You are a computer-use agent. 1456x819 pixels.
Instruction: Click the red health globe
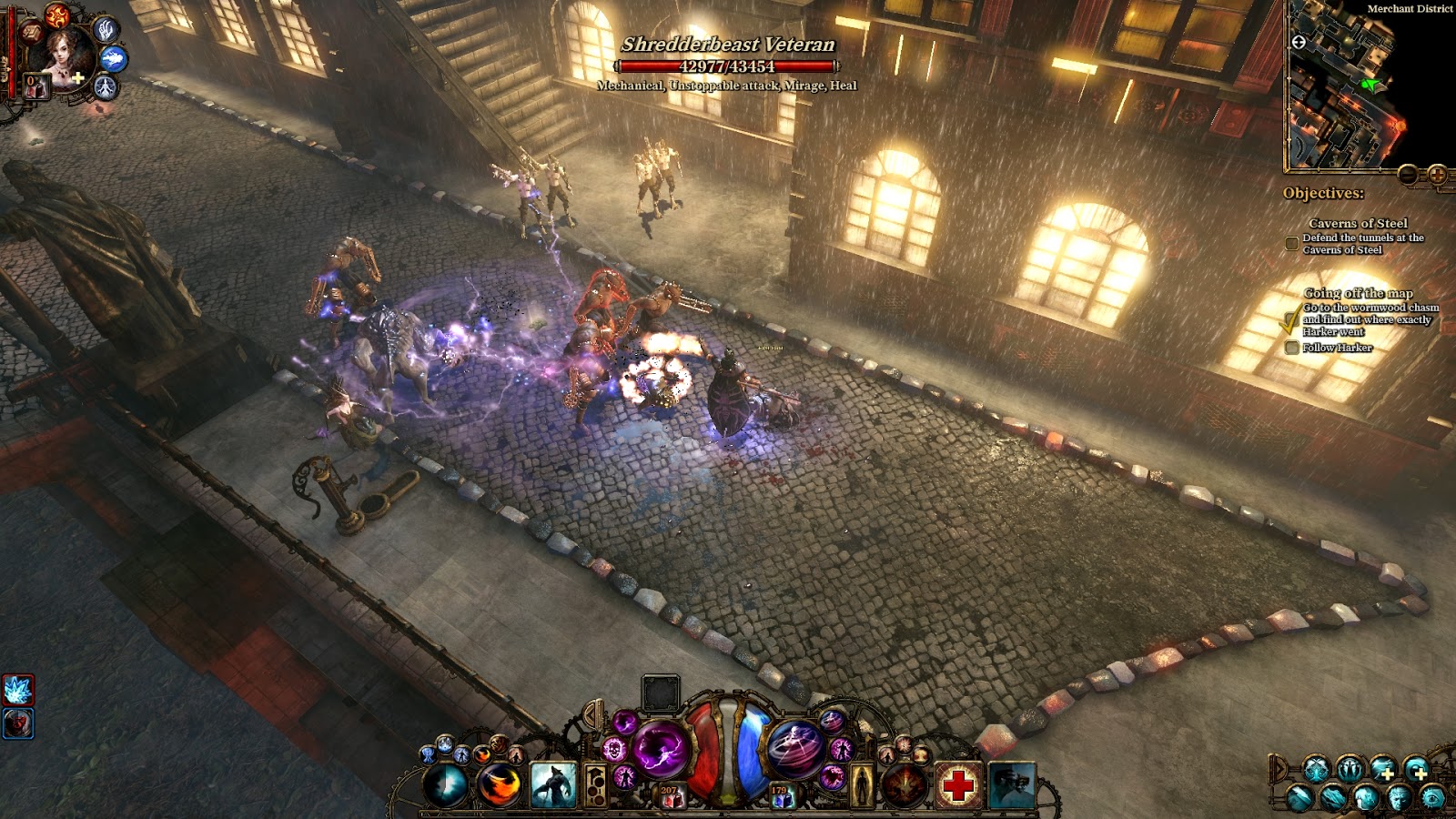(701, 756)
